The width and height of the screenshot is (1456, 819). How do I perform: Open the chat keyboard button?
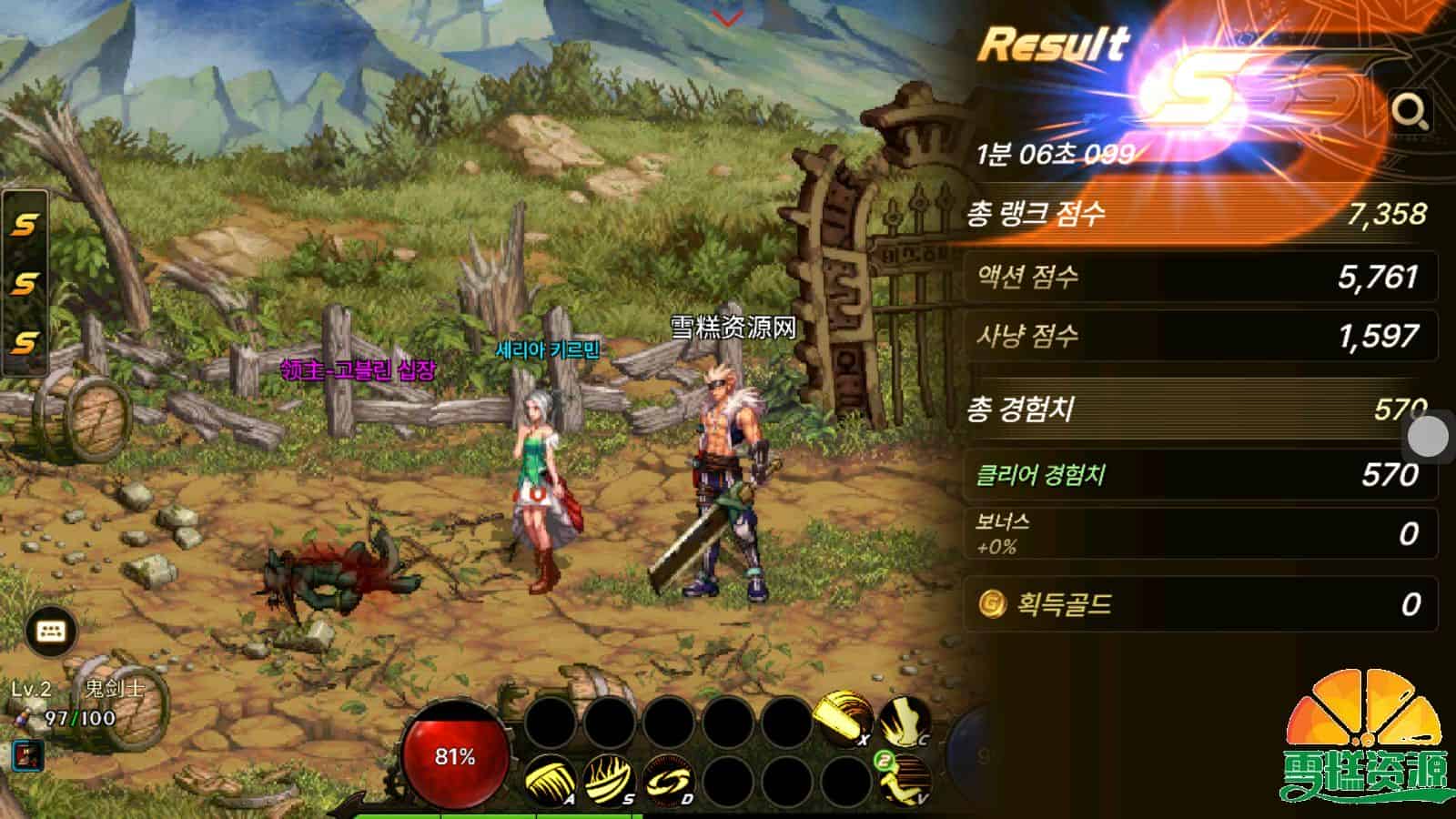tap(51, 632)
